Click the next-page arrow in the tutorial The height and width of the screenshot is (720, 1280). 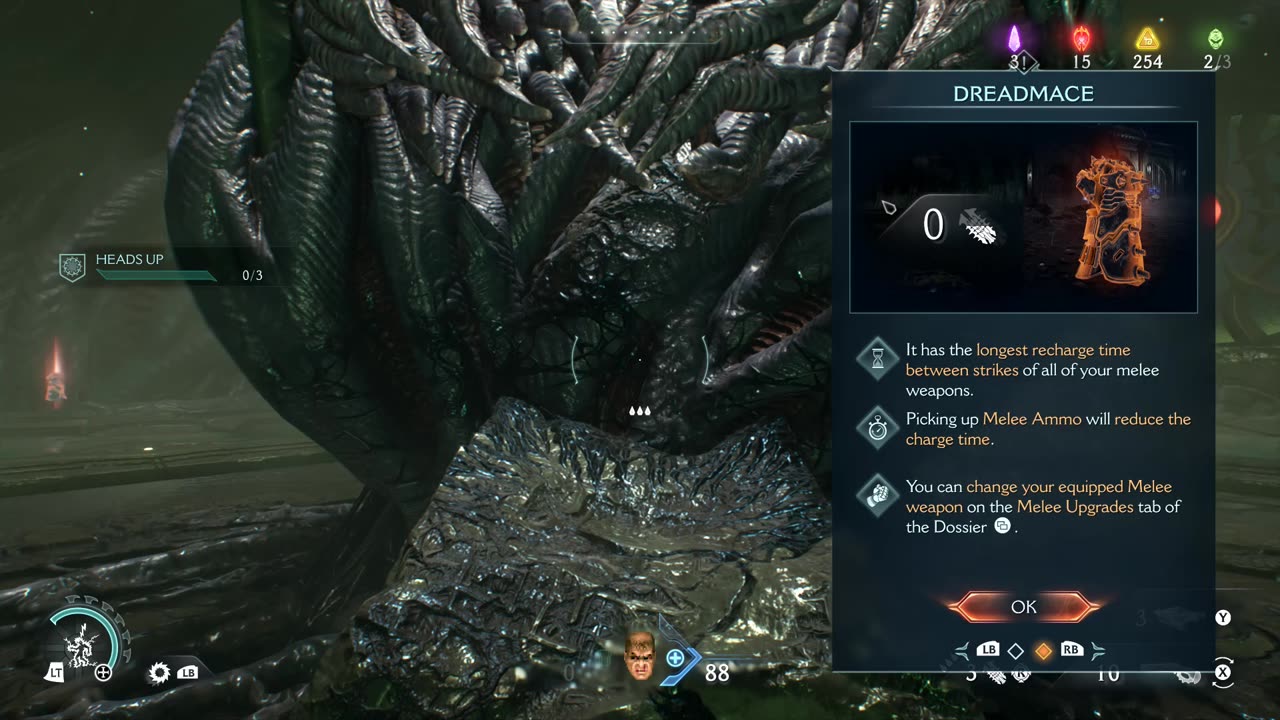[x=1097, y=651]
